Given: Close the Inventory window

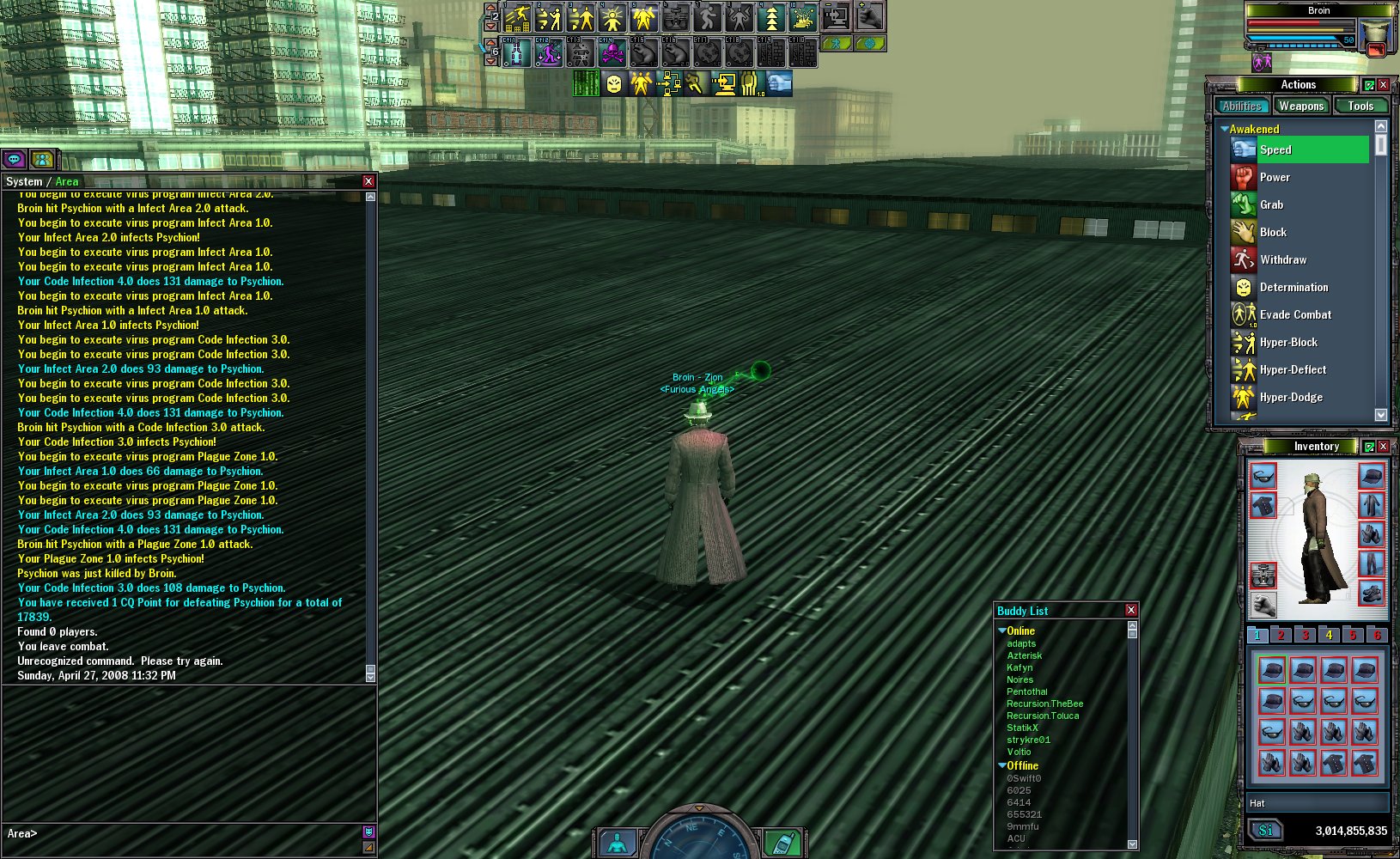Looking at the screenshot, I should click(1384, 447).
